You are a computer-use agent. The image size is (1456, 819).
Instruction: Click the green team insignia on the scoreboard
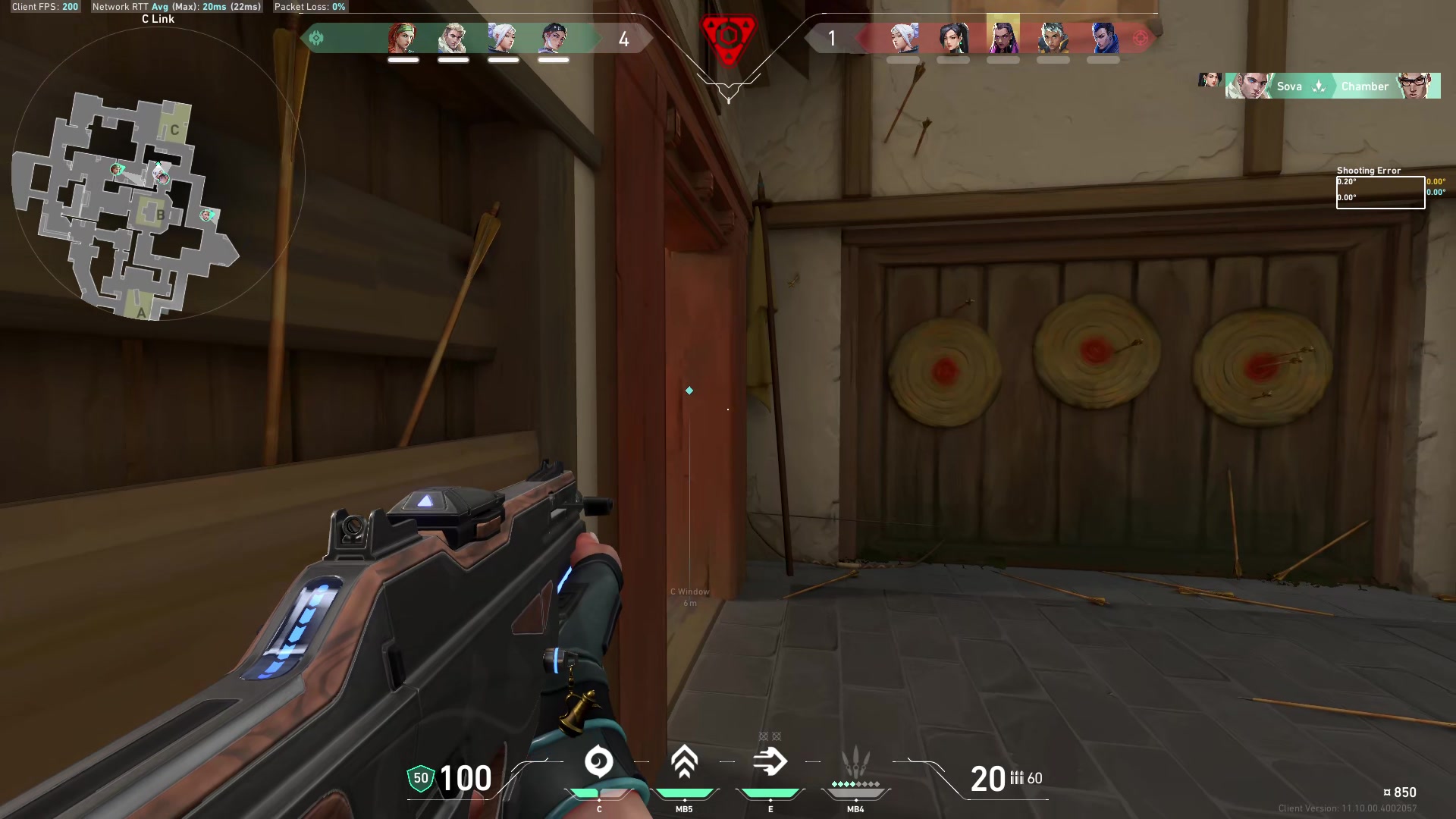317,36
